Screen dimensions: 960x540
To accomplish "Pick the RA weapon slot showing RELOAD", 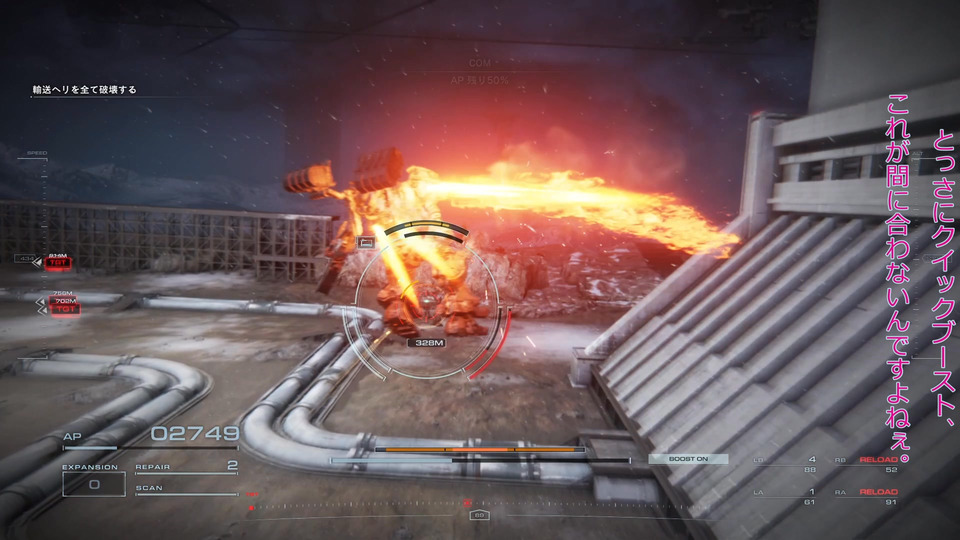I will [878, 497].
